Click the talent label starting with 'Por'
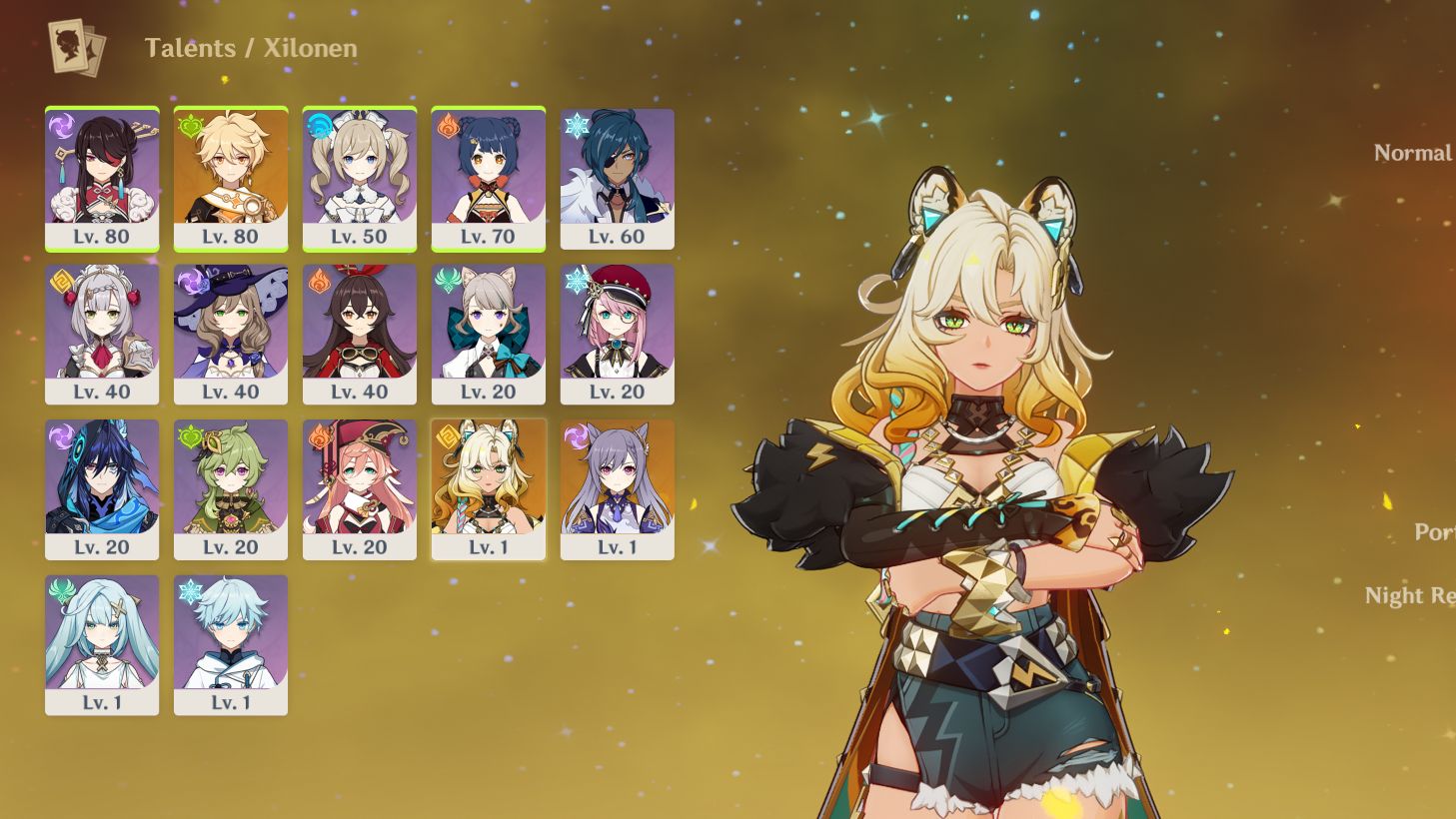Screen dimensions: 1456x819 (x=1435, y=532)
